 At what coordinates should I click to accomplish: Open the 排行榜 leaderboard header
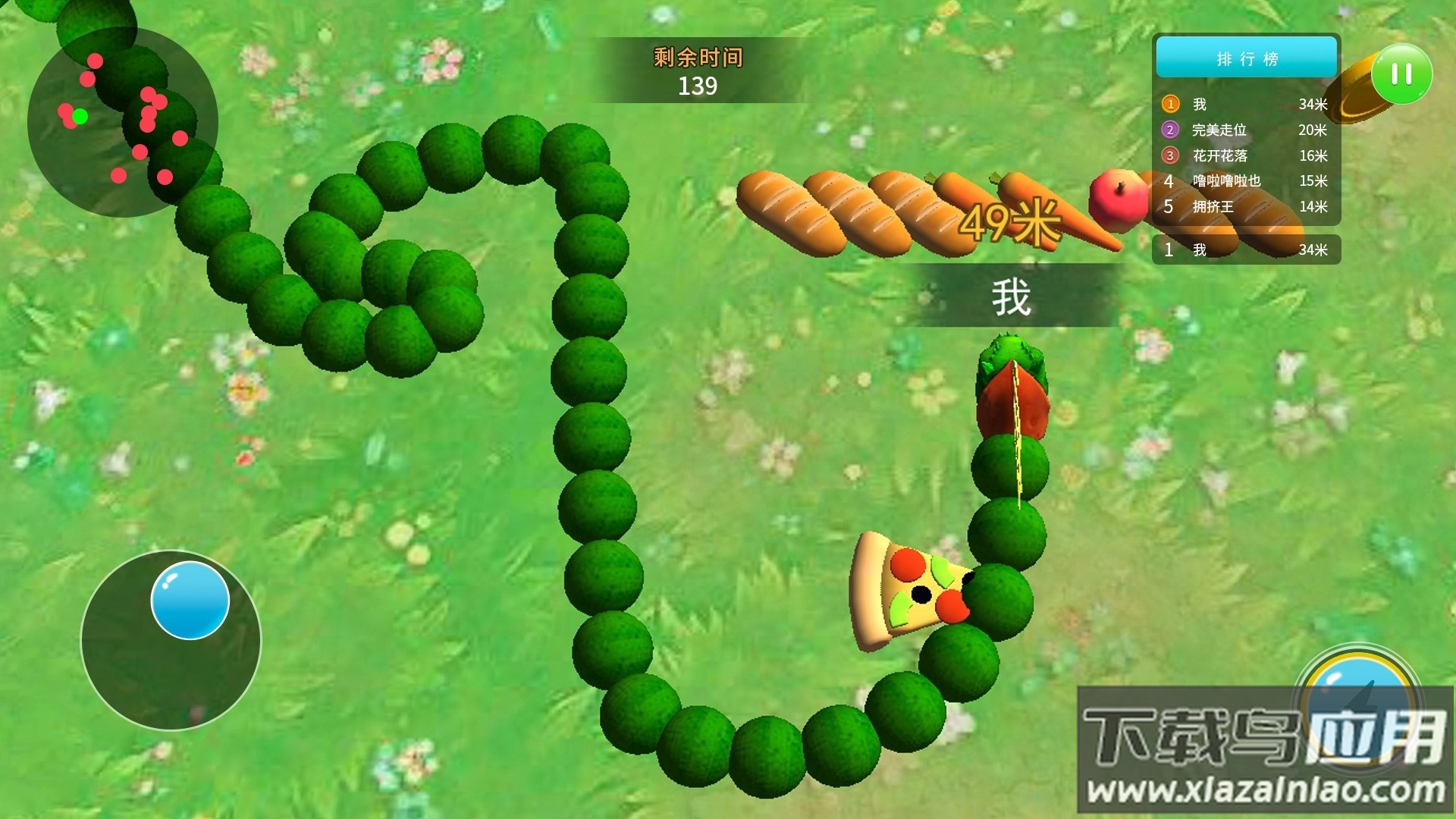coord(1246,58)
